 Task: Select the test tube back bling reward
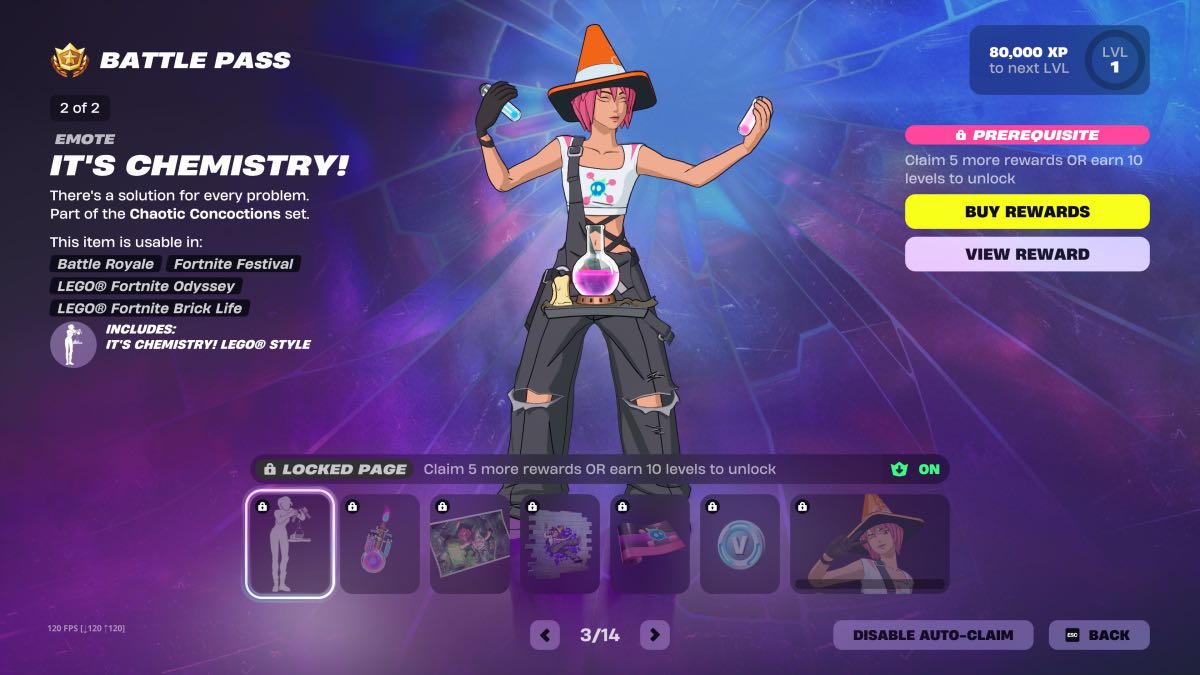(x=380, y=544)
